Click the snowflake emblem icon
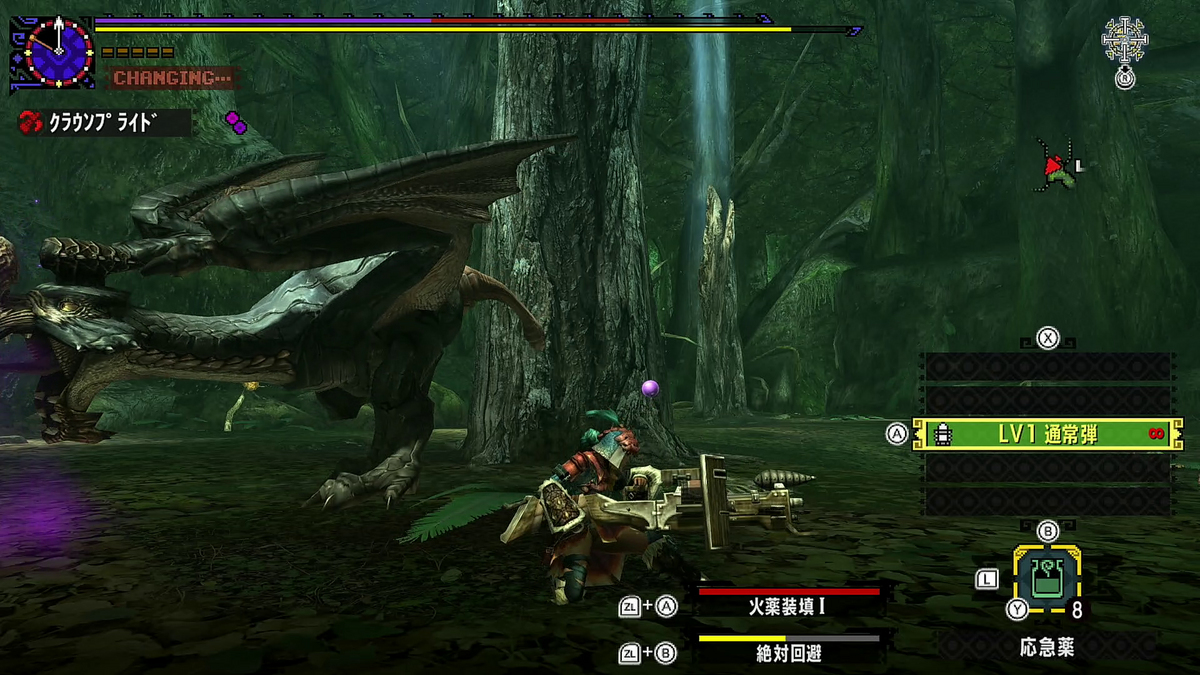The width and height of the screenshot is (1200, 675). 1125,40
